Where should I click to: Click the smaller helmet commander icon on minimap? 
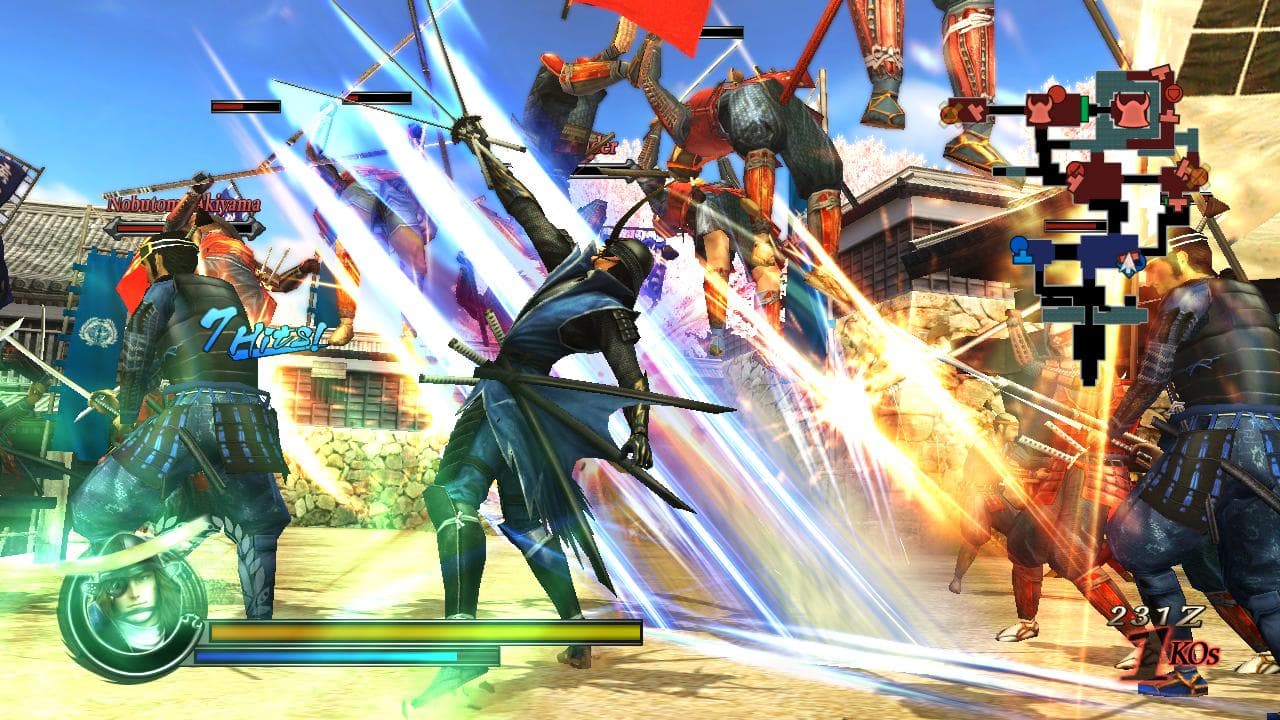(1042, 112)
